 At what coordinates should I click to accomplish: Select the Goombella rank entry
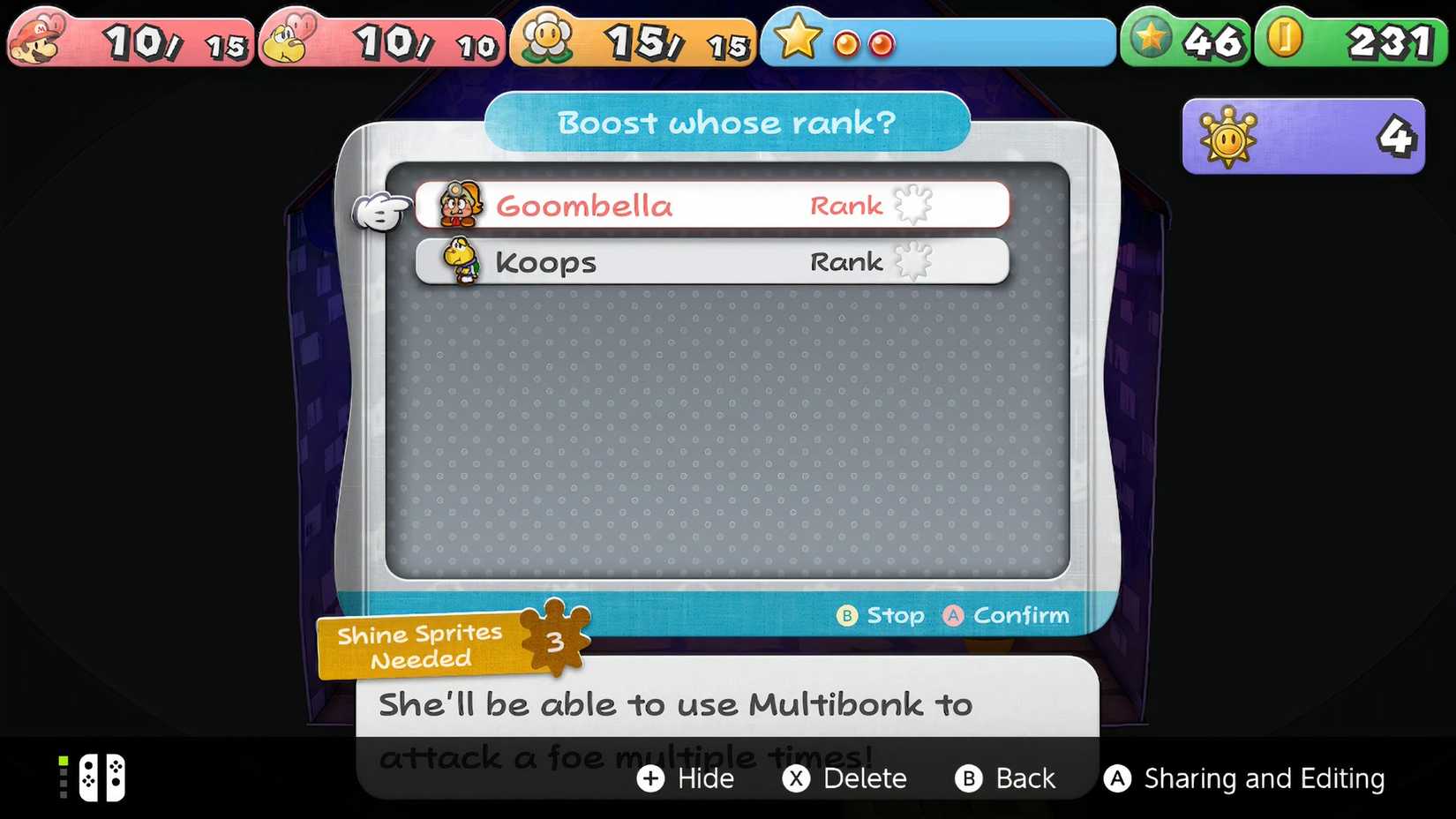coord(715,205)
